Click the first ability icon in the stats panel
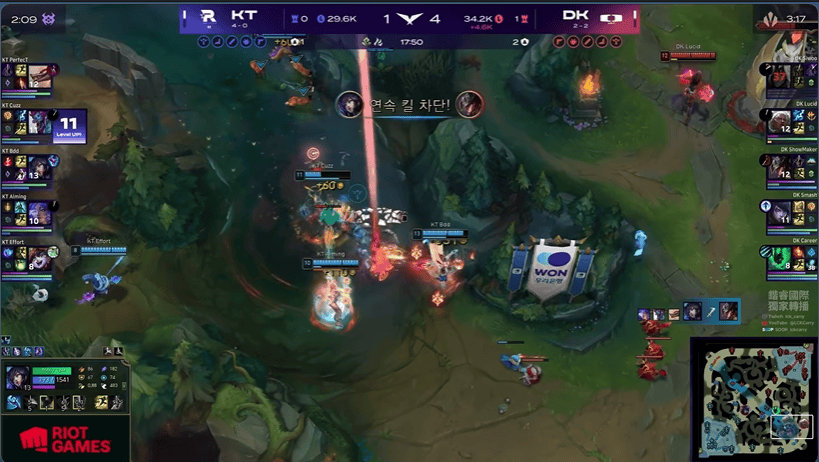 [14, 402]
